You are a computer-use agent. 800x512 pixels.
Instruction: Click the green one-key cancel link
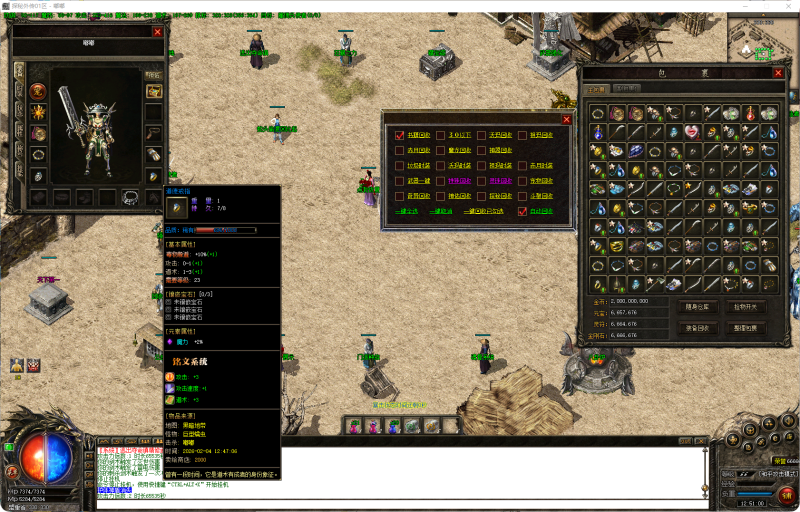click(440, 211)
